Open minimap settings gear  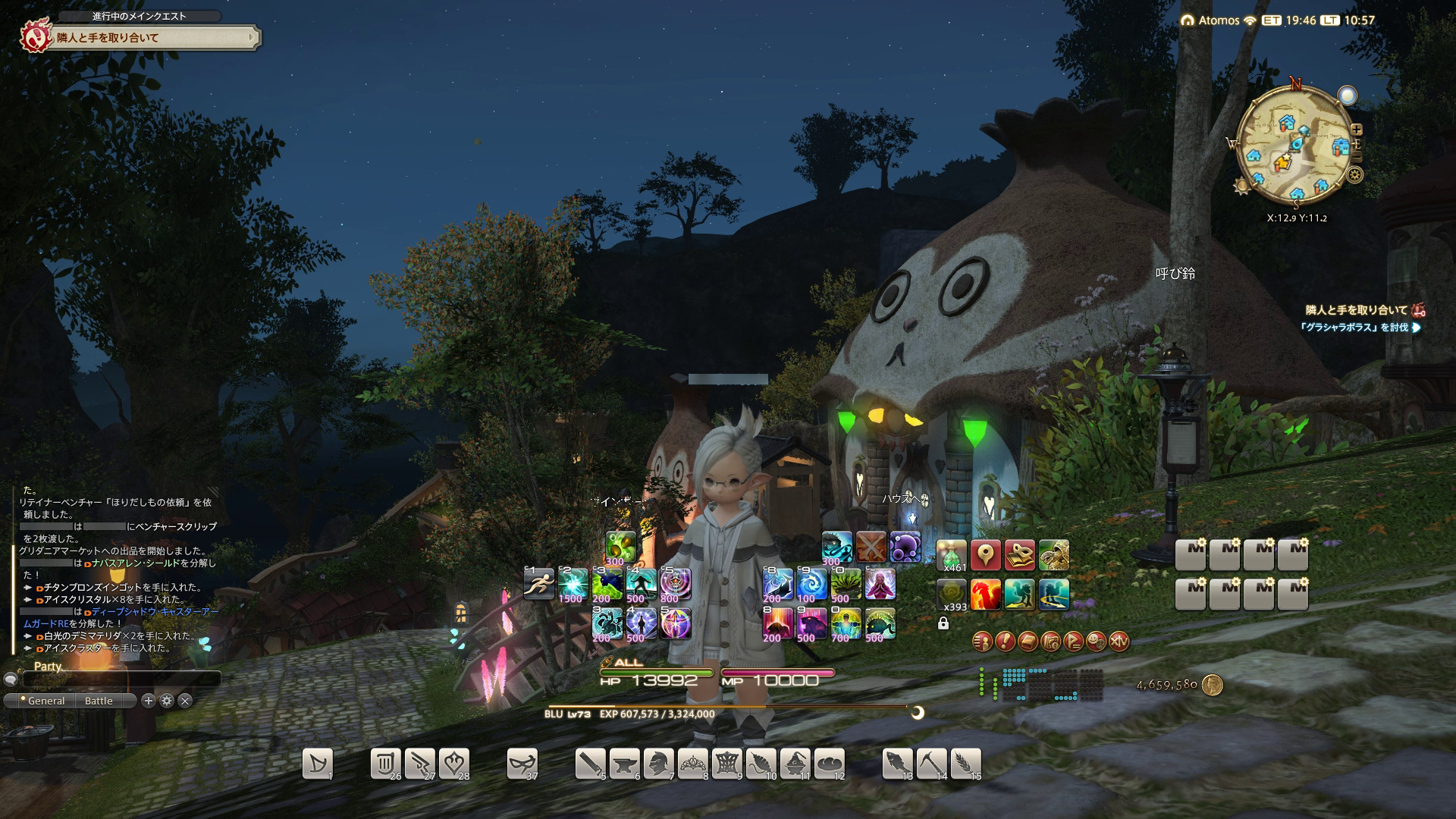[x=1354, y=175]
